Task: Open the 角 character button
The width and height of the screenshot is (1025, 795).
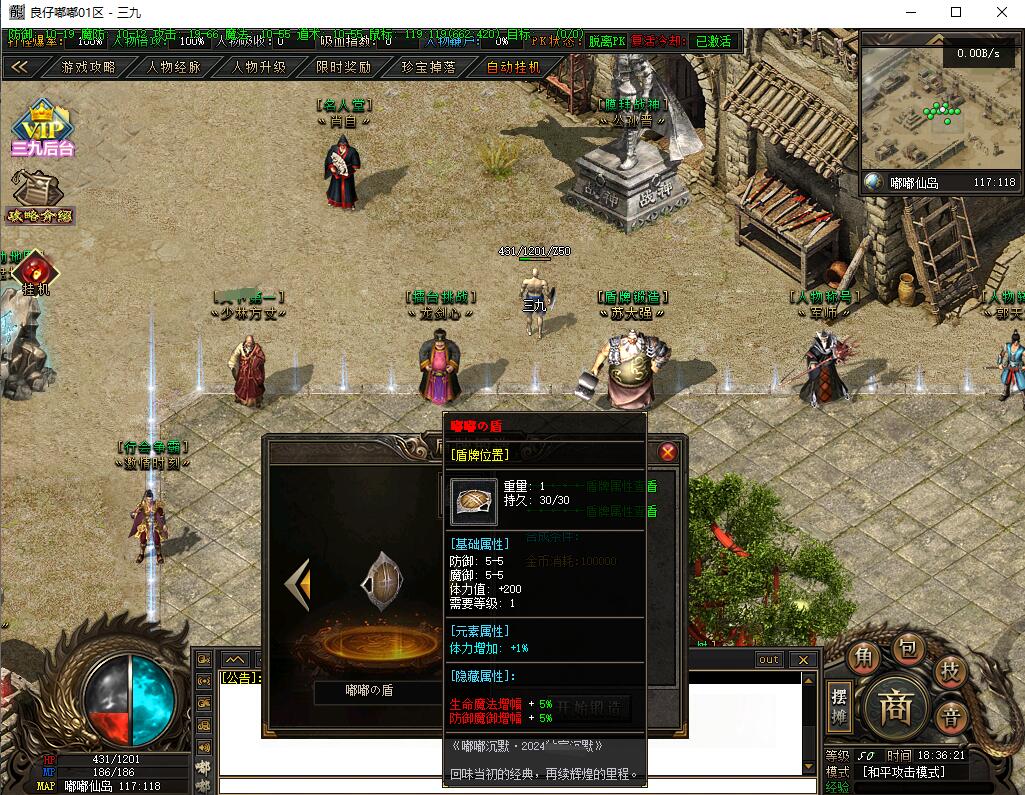Action: coord(862,657)
